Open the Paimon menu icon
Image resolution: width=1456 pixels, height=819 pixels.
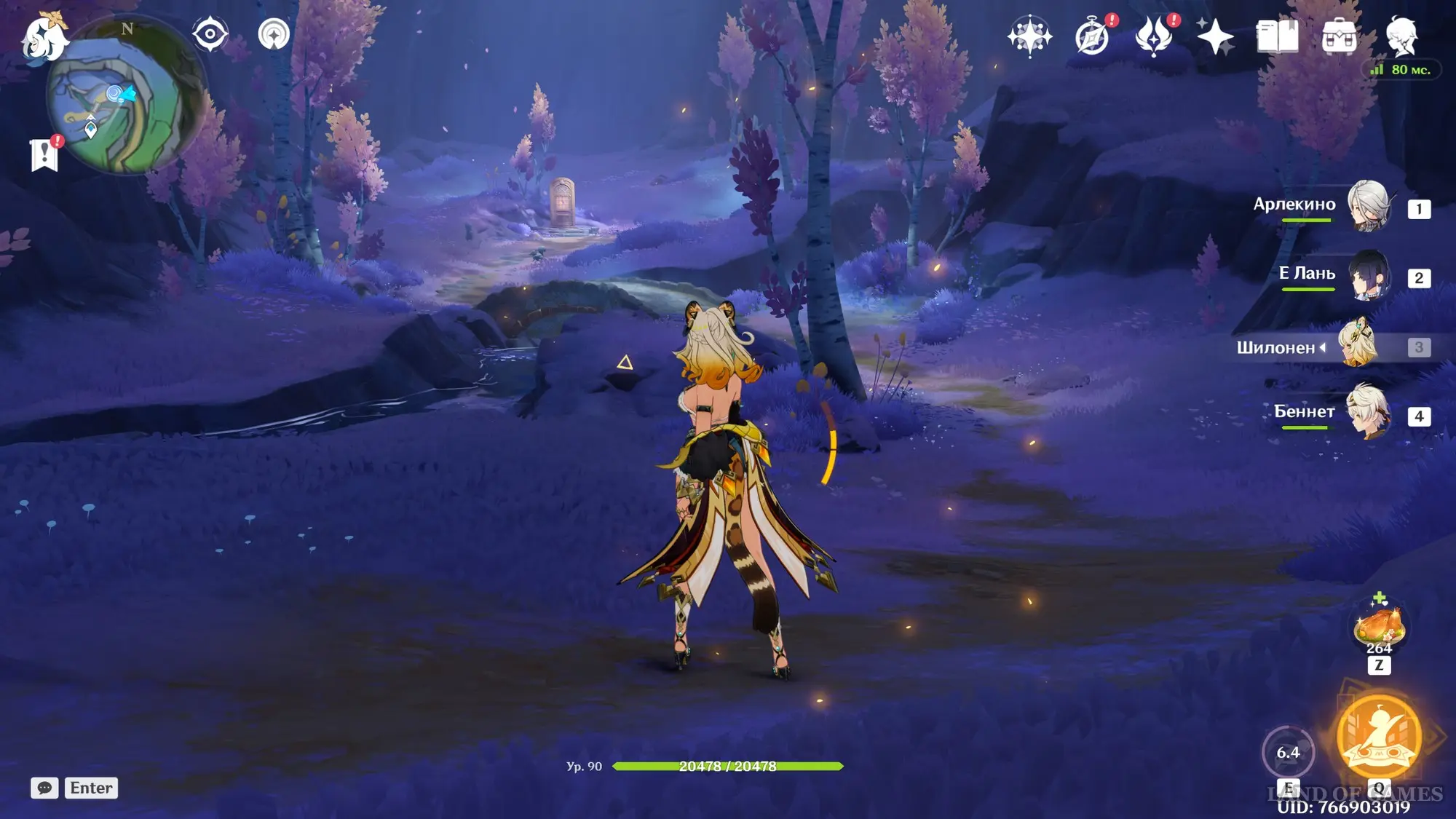pos(44,36)
